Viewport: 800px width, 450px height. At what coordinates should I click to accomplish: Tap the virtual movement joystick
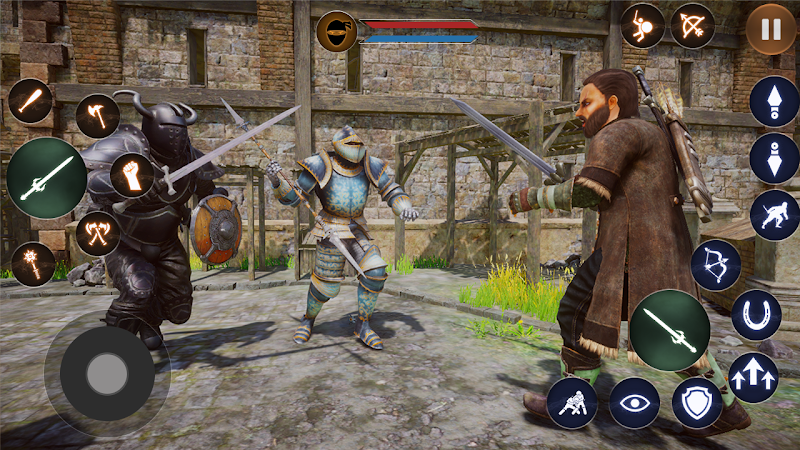(x=106, y=374)
